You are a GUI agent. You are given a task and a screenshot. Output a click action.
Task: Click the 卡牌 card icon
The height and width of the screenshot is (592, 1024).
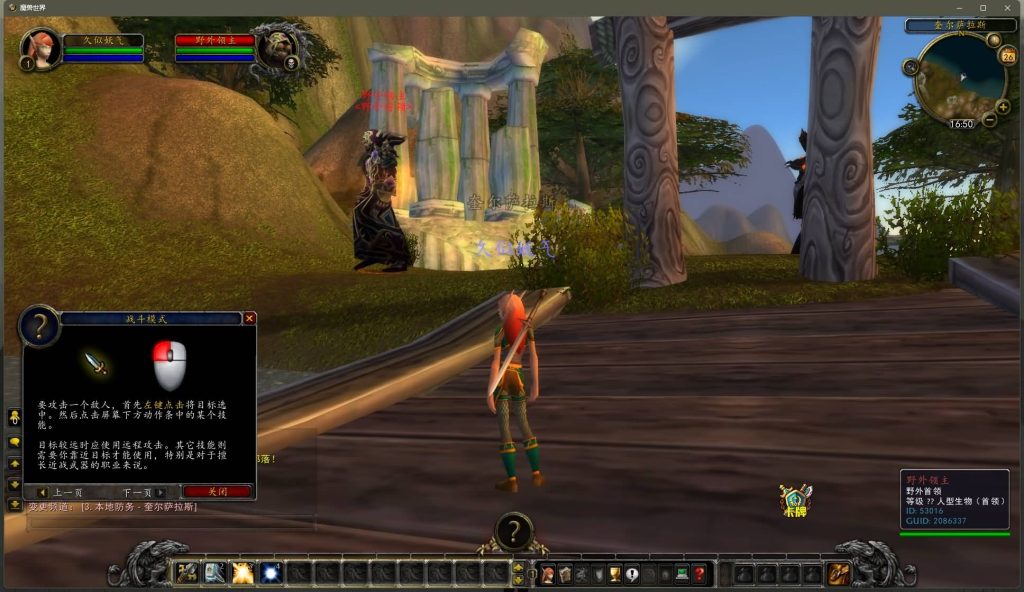tap(795, 500)
